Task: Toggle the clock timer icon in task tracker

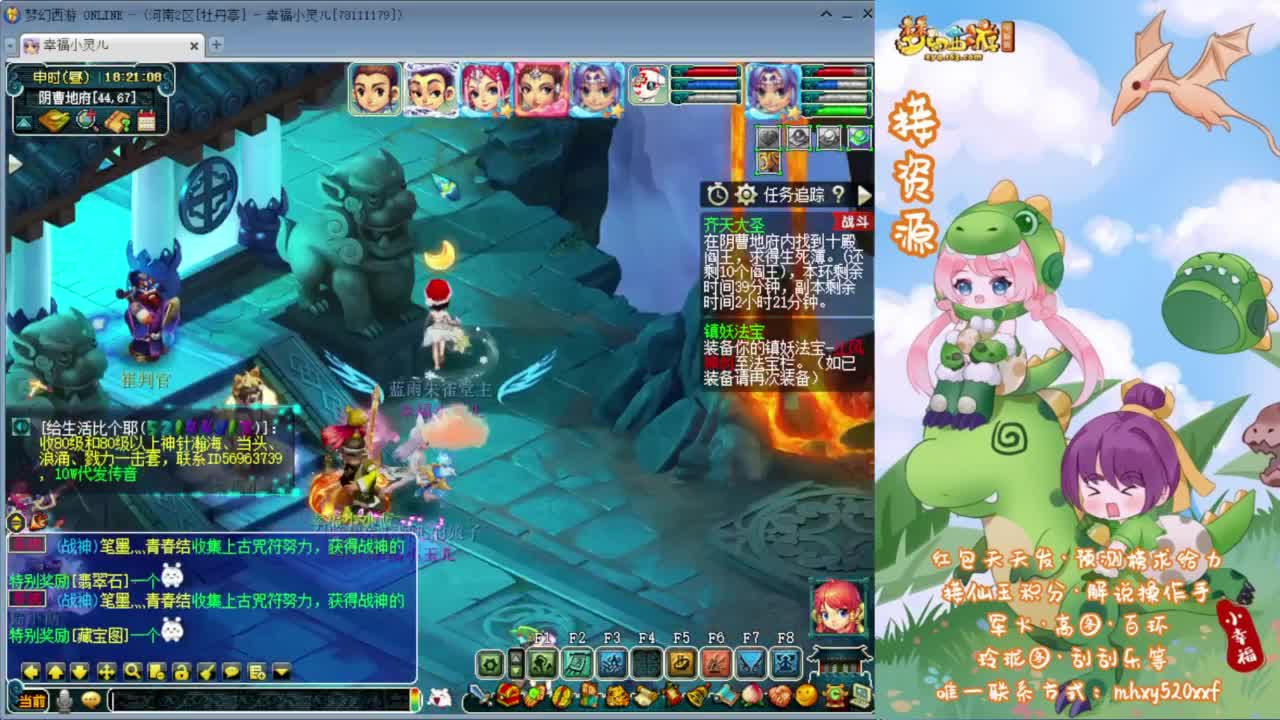Action: click(718, 193)
